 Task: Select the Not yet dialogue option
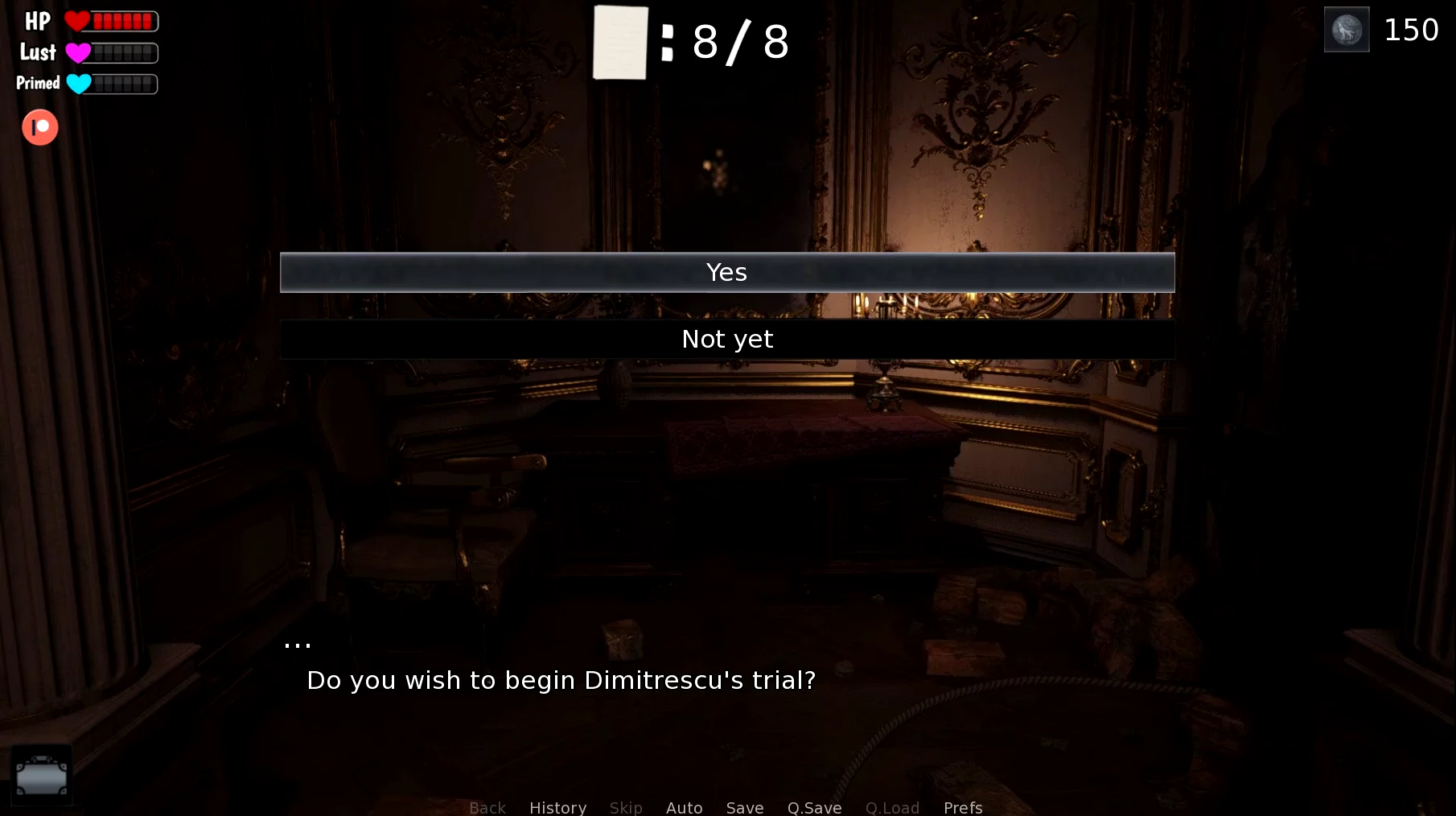pos(726,340)
